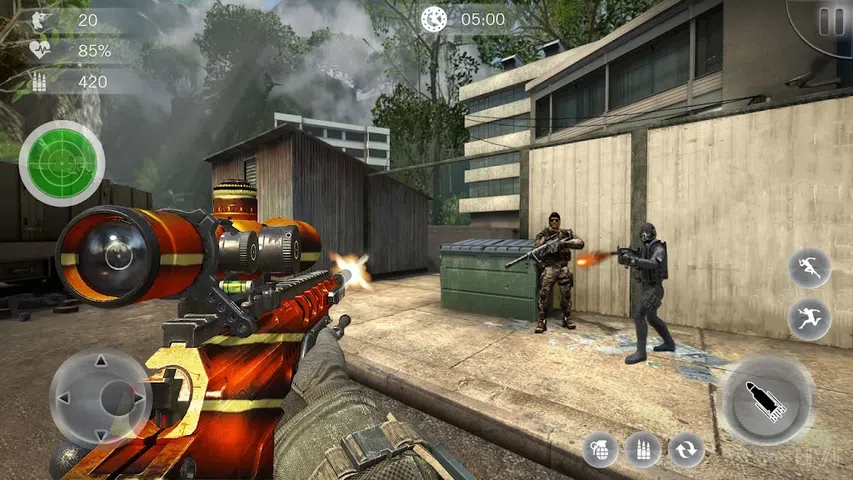Tap the three-bullets ammo button
This screenshot has height=480, width=853.
(643, 450)
